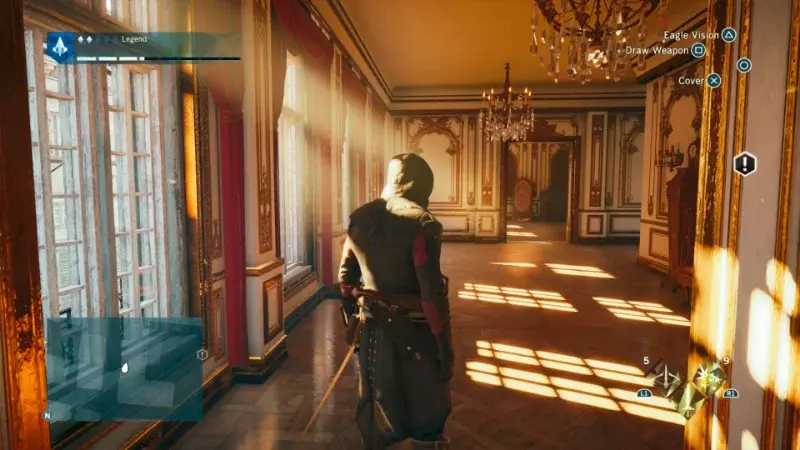The height and width of the screenshot is (450, 800).
Task: Click the white player arrow on the minimap
Action: (124, 367)
